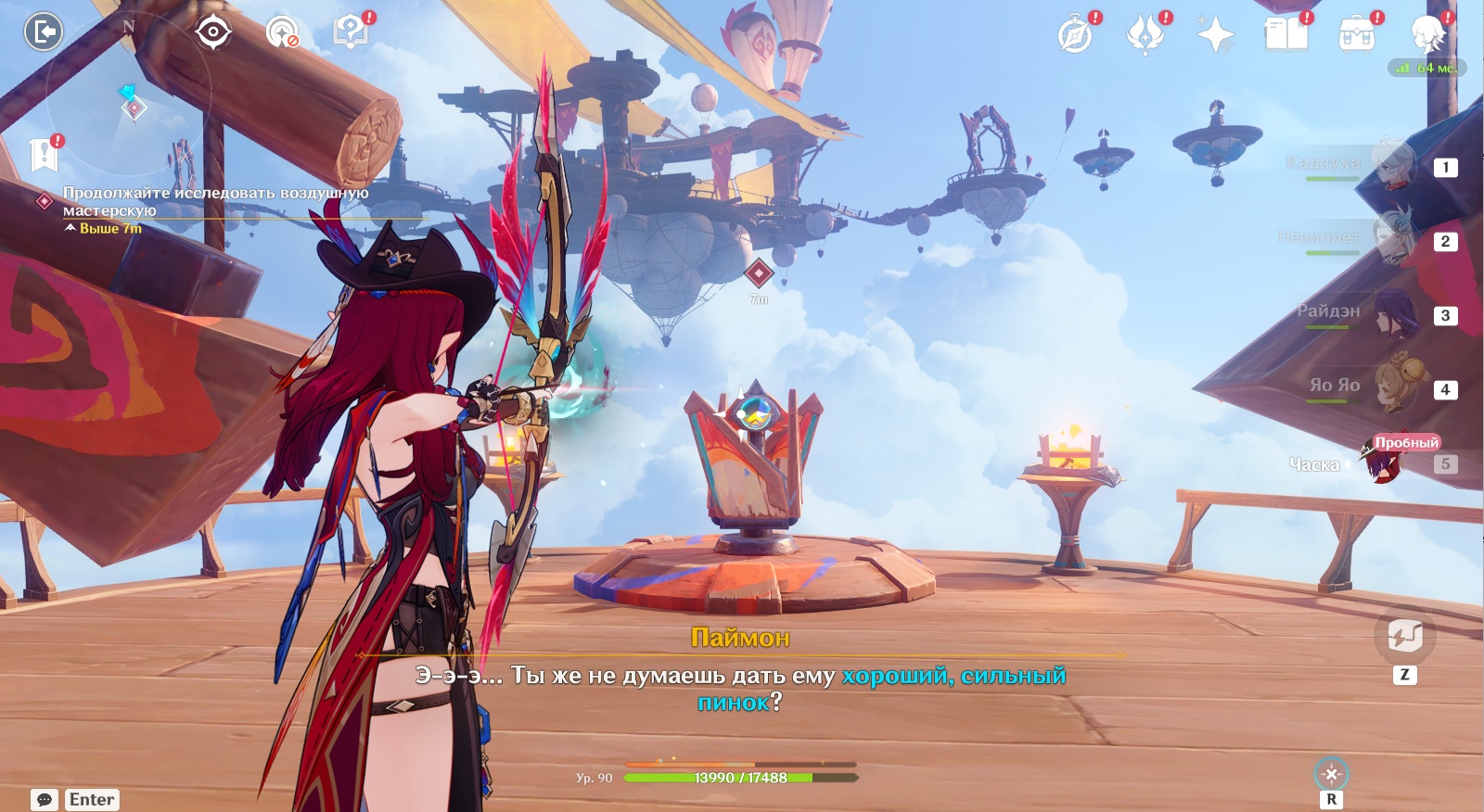The image size is (1484, 812).
Task: Open the adventurer handbook book icon
Action: coord(1286,35)
